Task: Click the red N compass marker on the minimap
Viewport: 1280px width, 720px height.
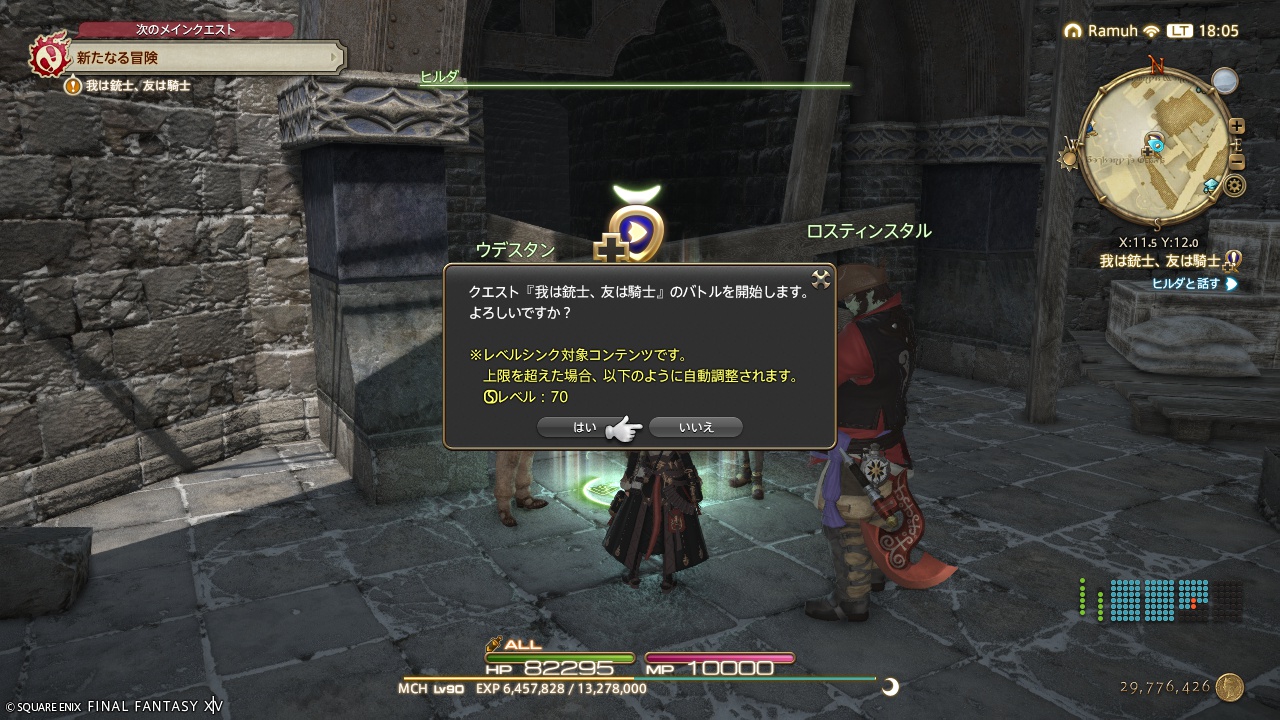Action: pos(1155,62)
